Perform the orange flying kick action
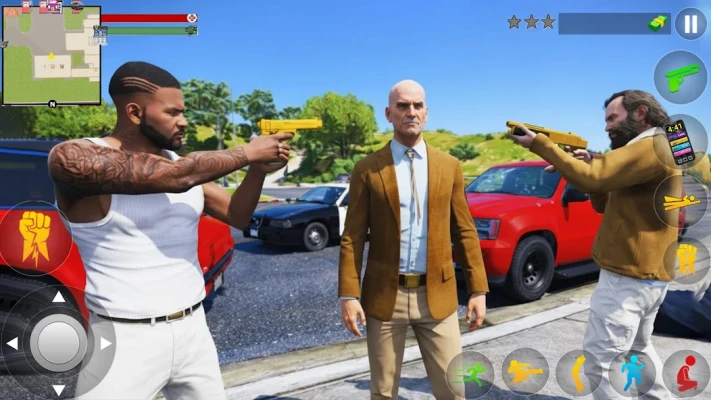 pos(525,372)
